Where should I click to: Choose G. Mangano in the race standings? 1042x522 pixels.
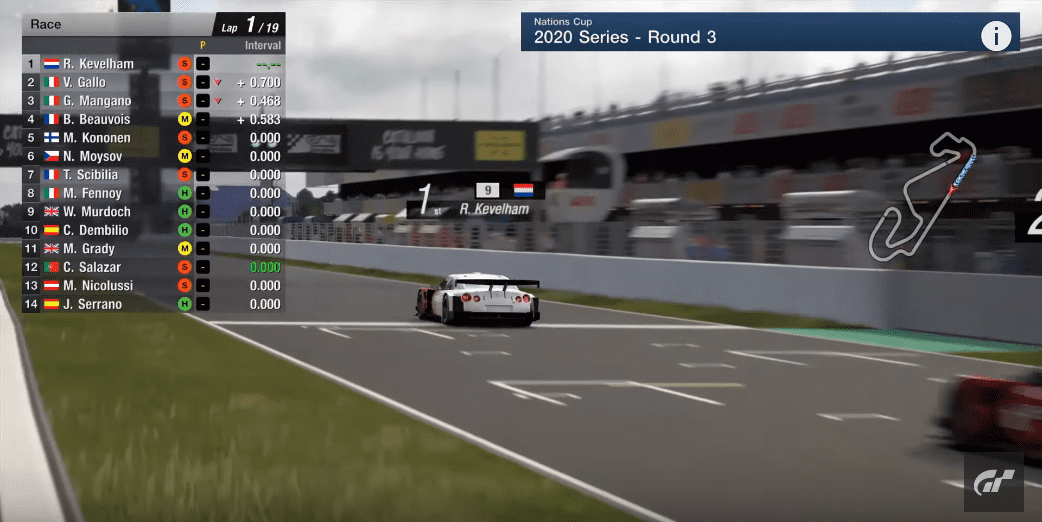click(97, 101)
